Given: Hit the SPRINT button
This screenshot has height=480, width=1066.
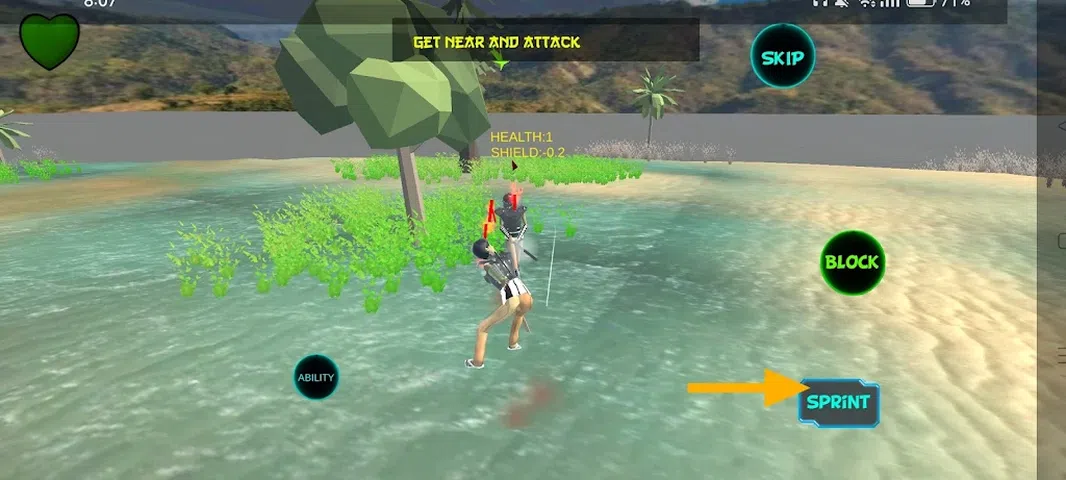Looking at the screenshot, I should 839,405.
